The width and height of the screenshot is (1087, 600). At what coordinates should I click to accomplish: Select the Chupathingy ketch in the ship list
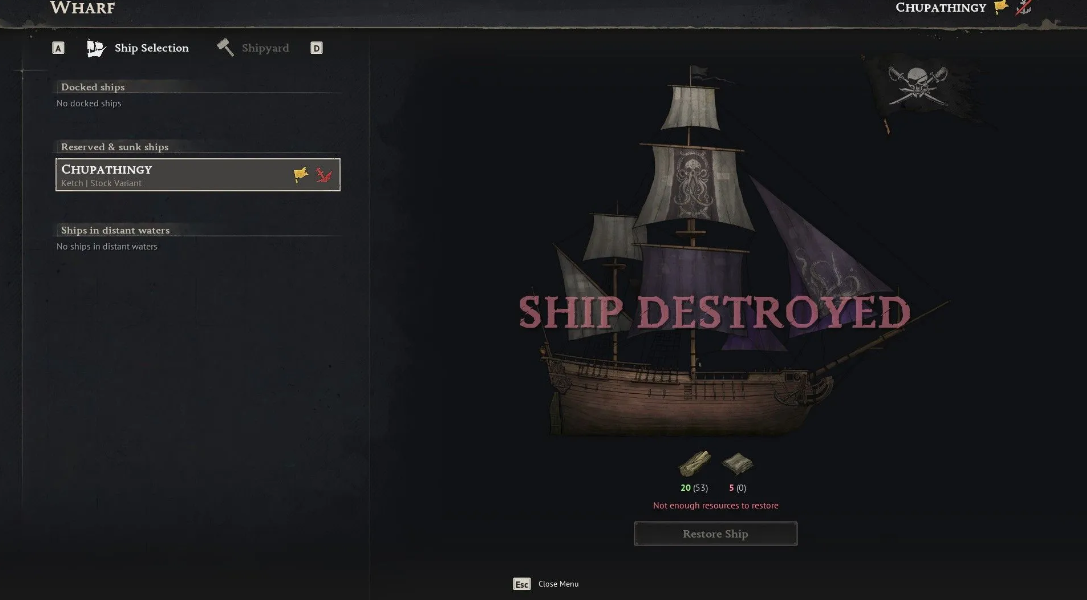[x=198, y=174]
